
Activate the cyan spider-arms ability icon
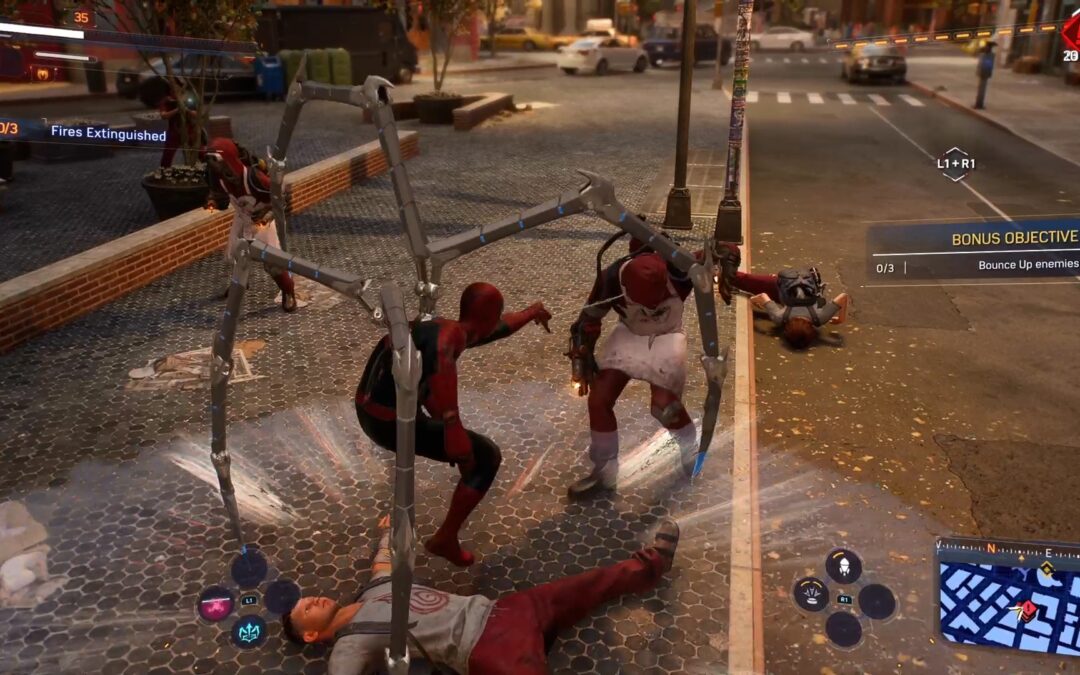click(249, 632)
